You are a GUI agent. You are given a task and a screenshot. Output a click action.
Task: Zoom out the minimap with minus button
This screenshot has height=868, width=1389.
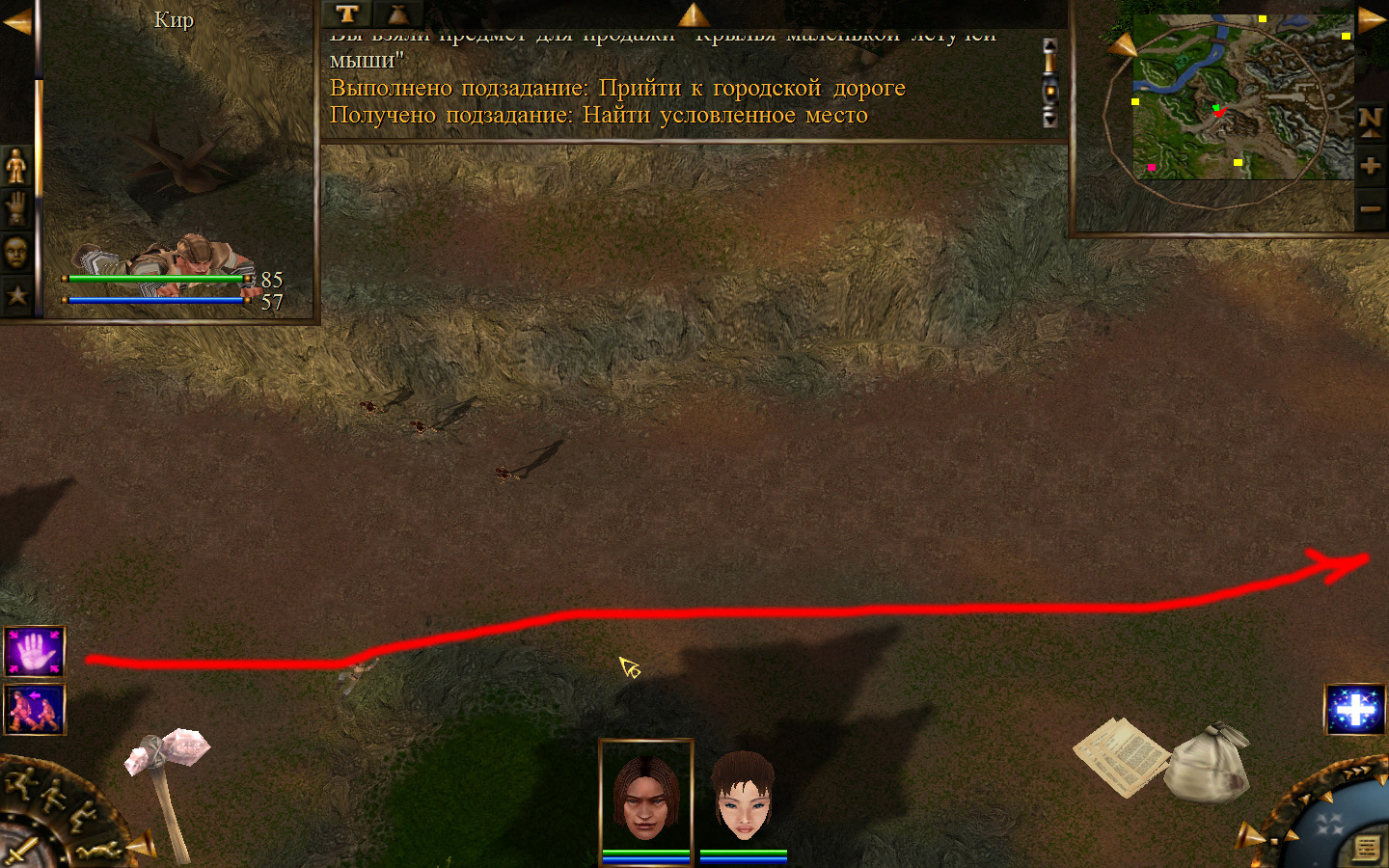[x=1370, y=209]
